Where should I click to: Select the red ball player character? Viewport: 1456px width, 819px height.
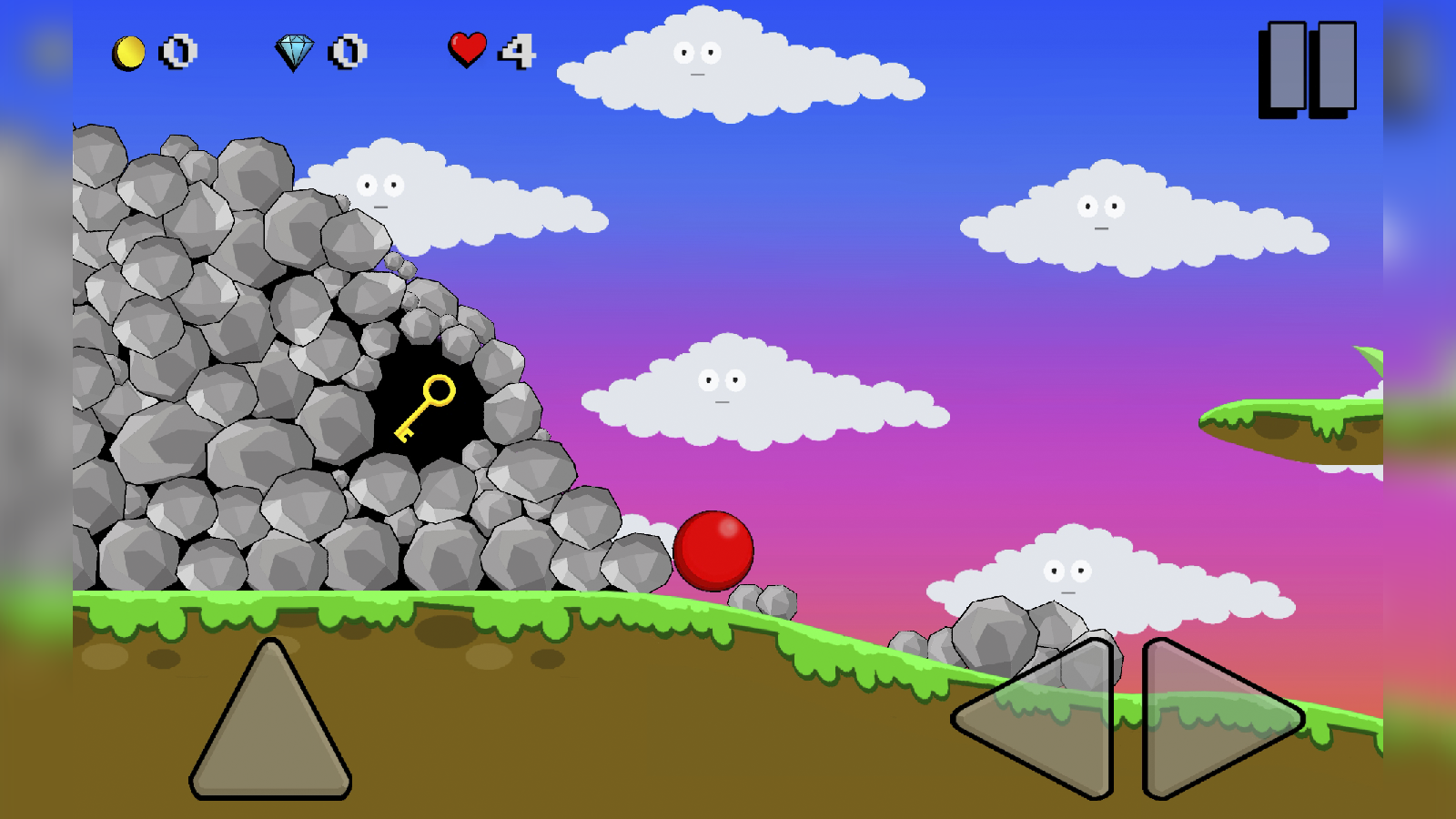click(713, 552)
